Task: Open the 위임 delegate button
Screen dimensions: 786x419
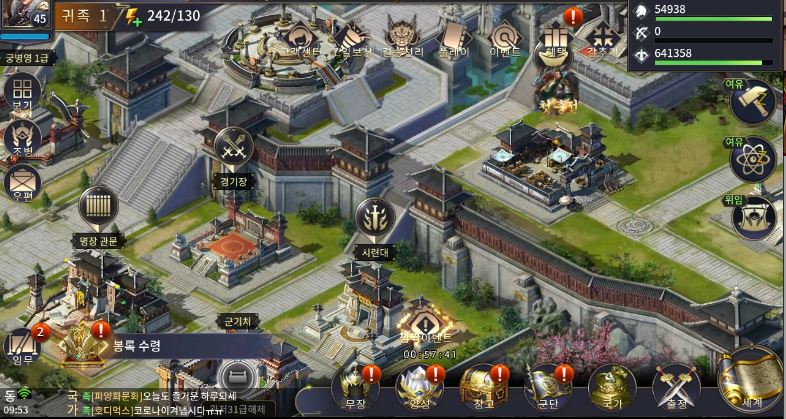Action: (x=752, y=217)
